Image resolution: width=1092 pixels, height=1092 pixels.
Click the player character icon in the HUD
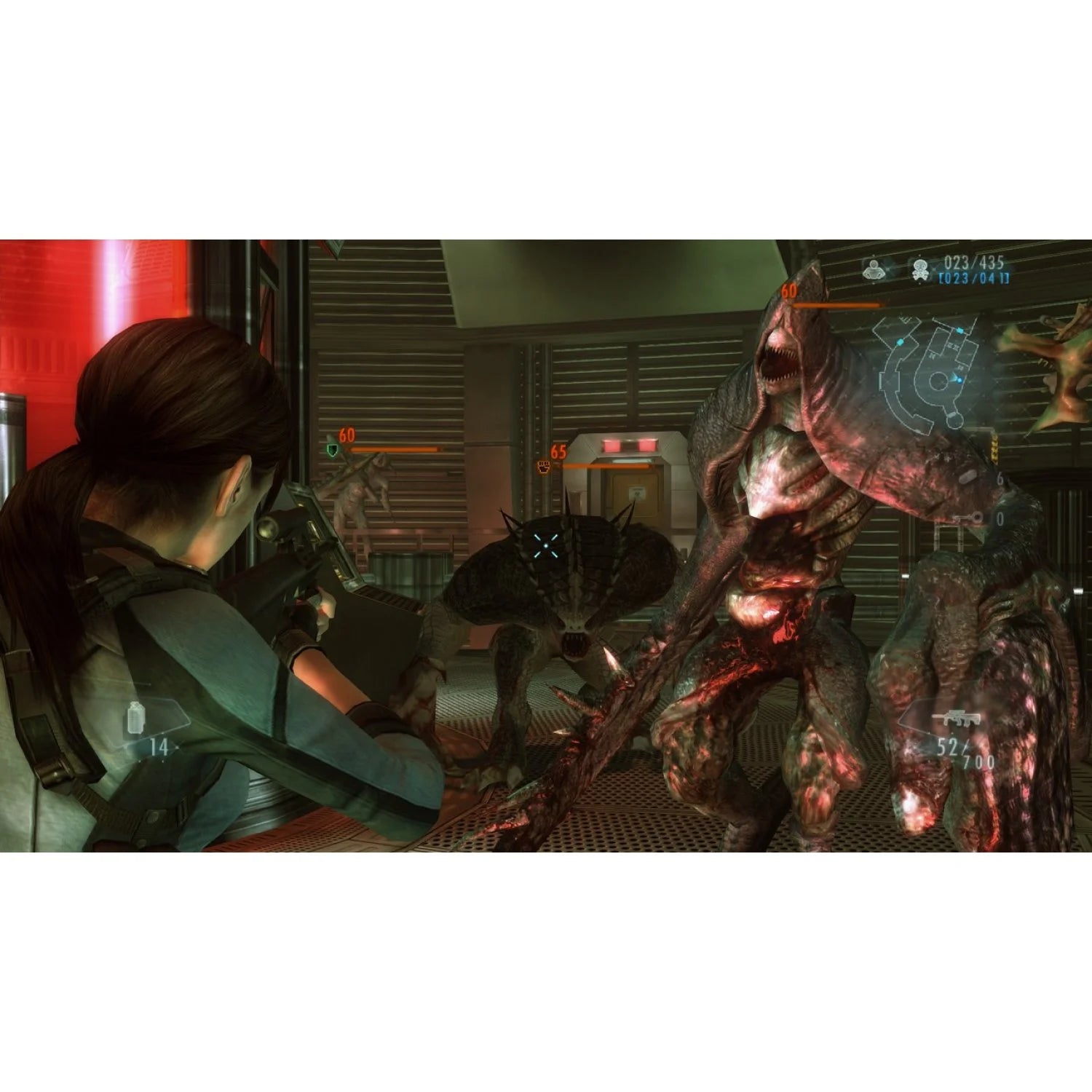pyautogui.click(x=874, y=269)
